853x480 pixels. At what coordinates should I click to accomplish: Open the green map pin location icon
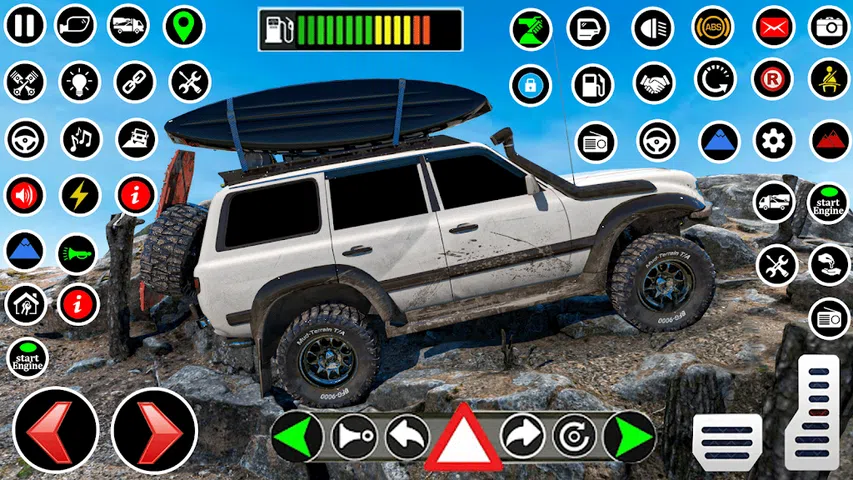(x=182, y=25)
